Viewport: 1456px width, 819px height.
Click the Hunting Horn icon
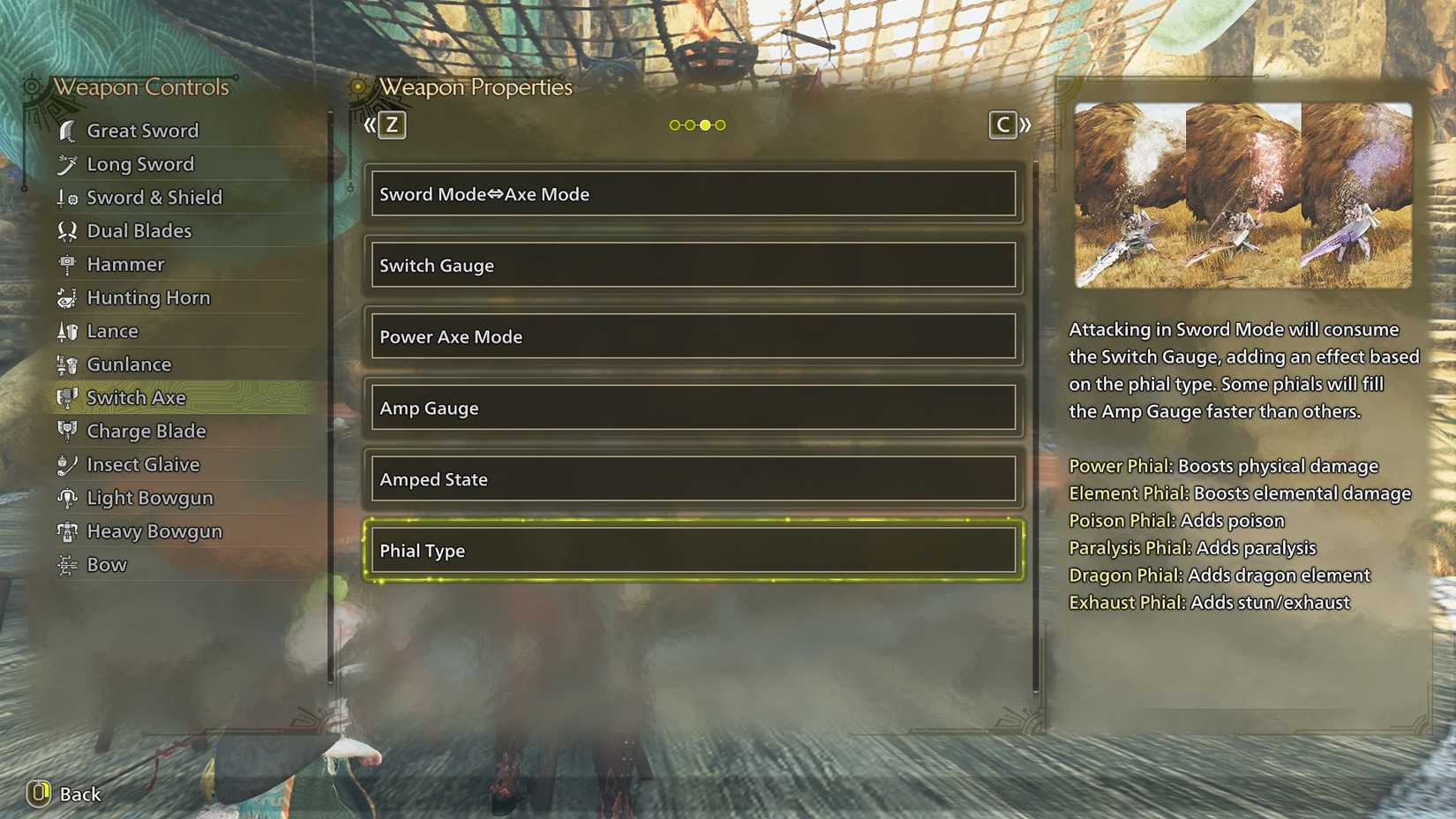click(66, 297)
